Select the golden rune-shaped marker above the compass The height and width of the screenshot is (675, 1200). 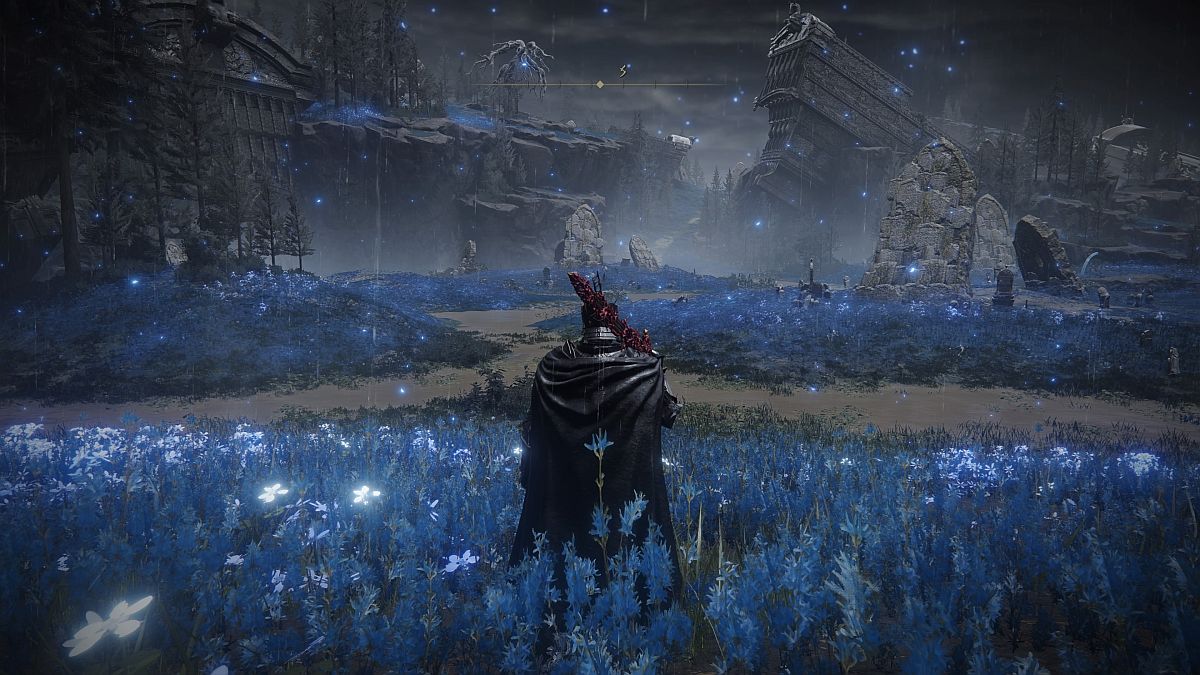[x=625, y=70]
